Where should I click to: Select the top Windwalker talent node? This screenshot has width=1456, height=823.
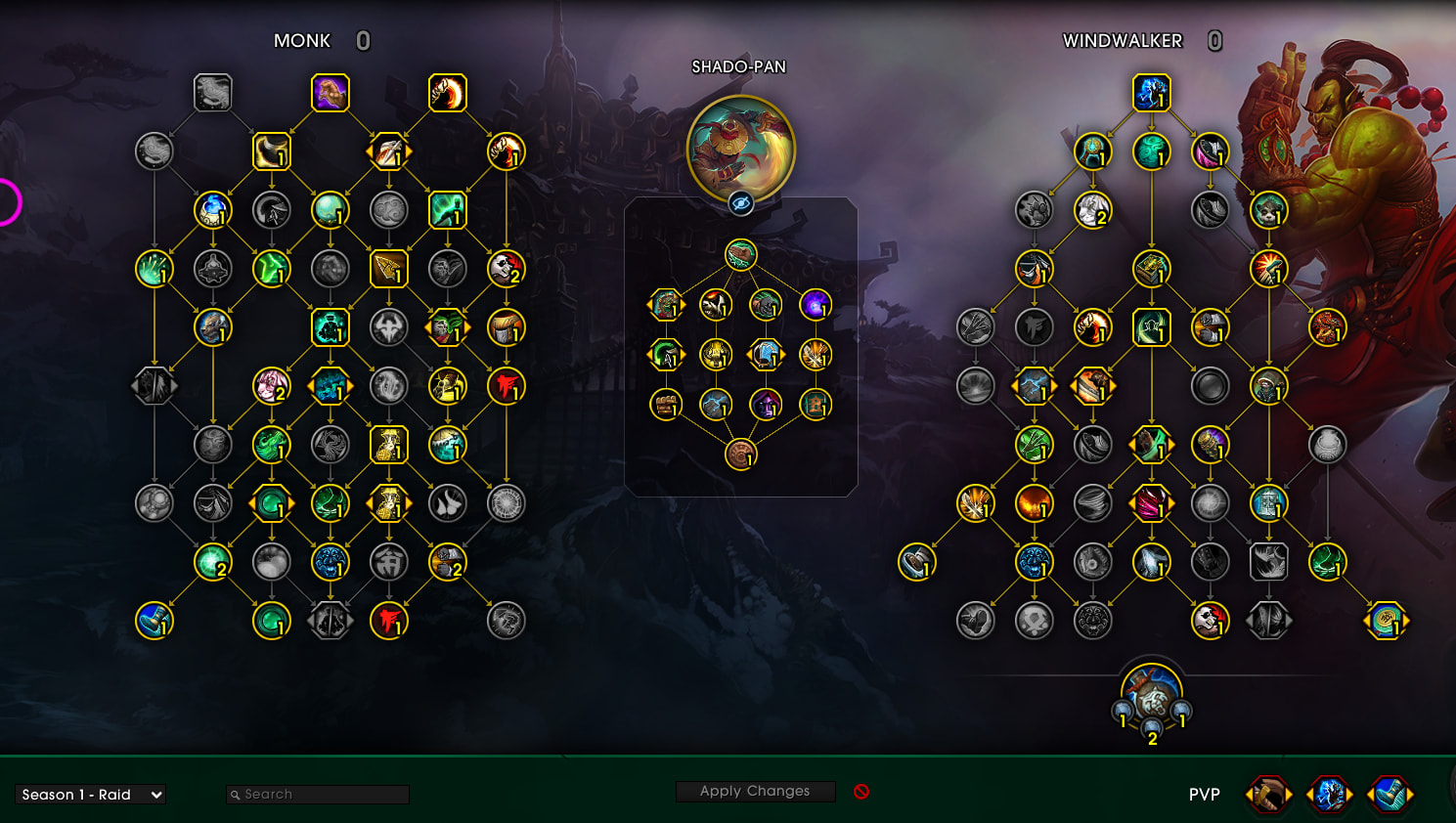click(1152, 93)
